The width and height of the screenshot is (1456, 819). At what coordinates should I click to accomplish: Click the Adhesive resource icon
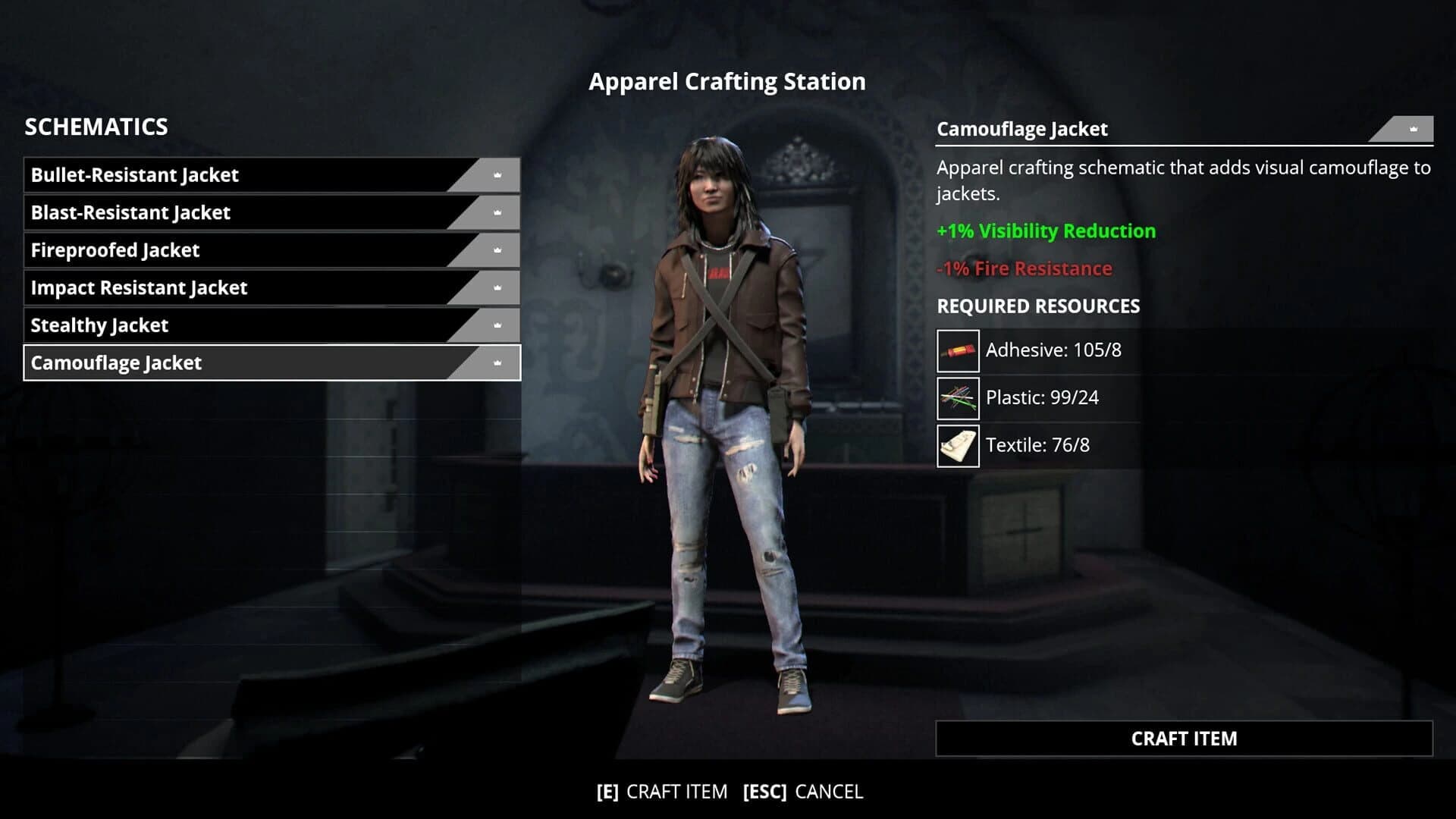tap(958, 350)
